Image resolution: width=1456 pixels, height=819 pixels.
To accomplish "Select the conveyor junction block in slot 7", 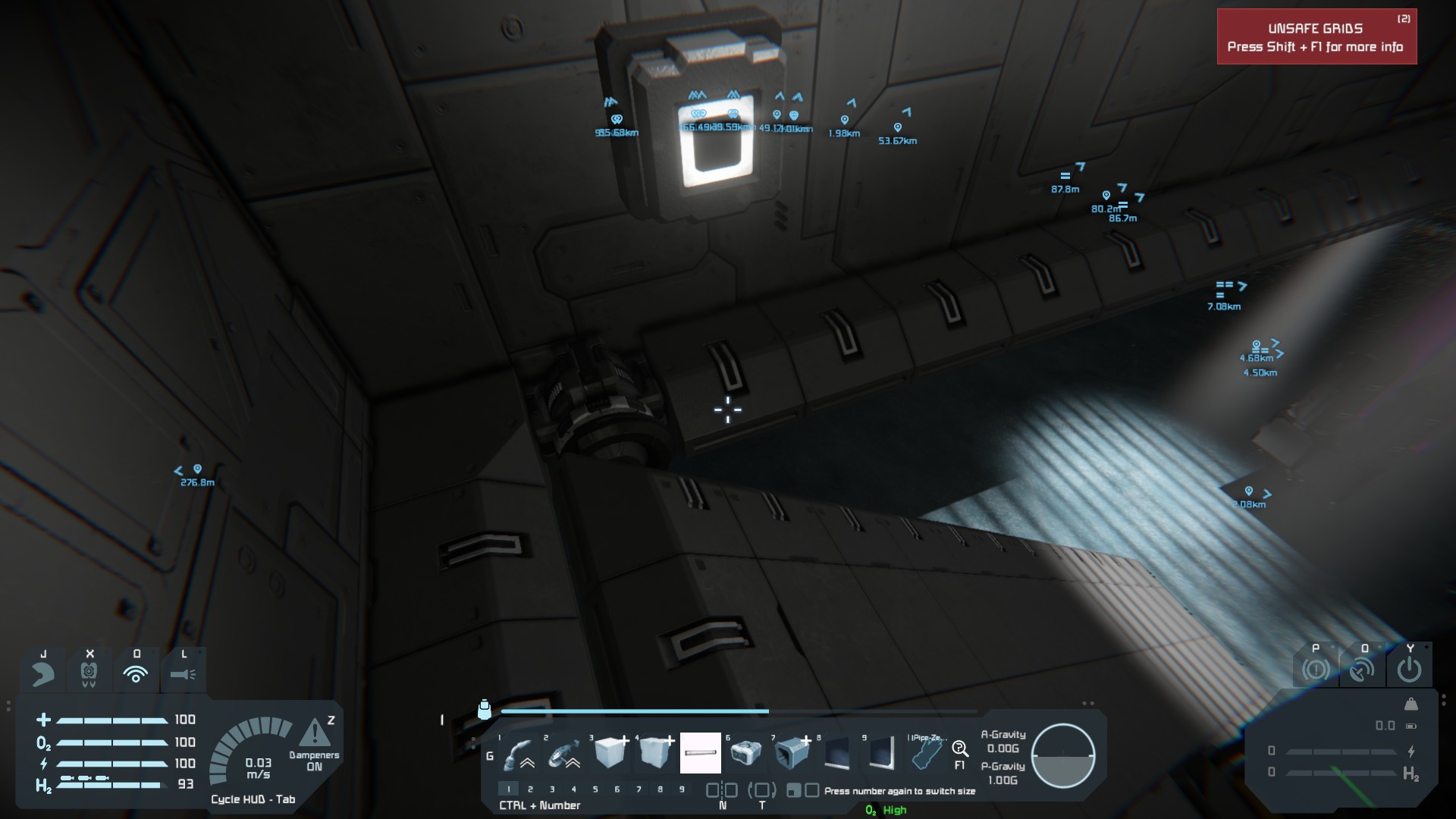I will pyautogui.click(x=791, y=753).
